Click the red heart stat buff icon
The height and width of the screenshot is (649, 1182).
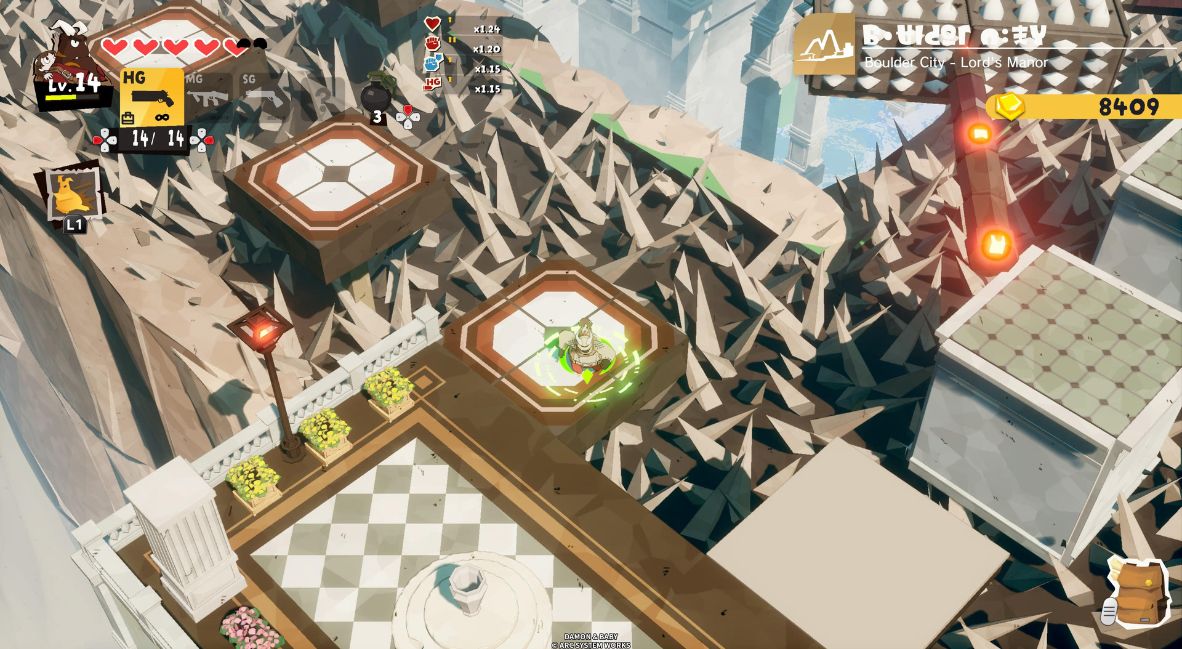432,24
